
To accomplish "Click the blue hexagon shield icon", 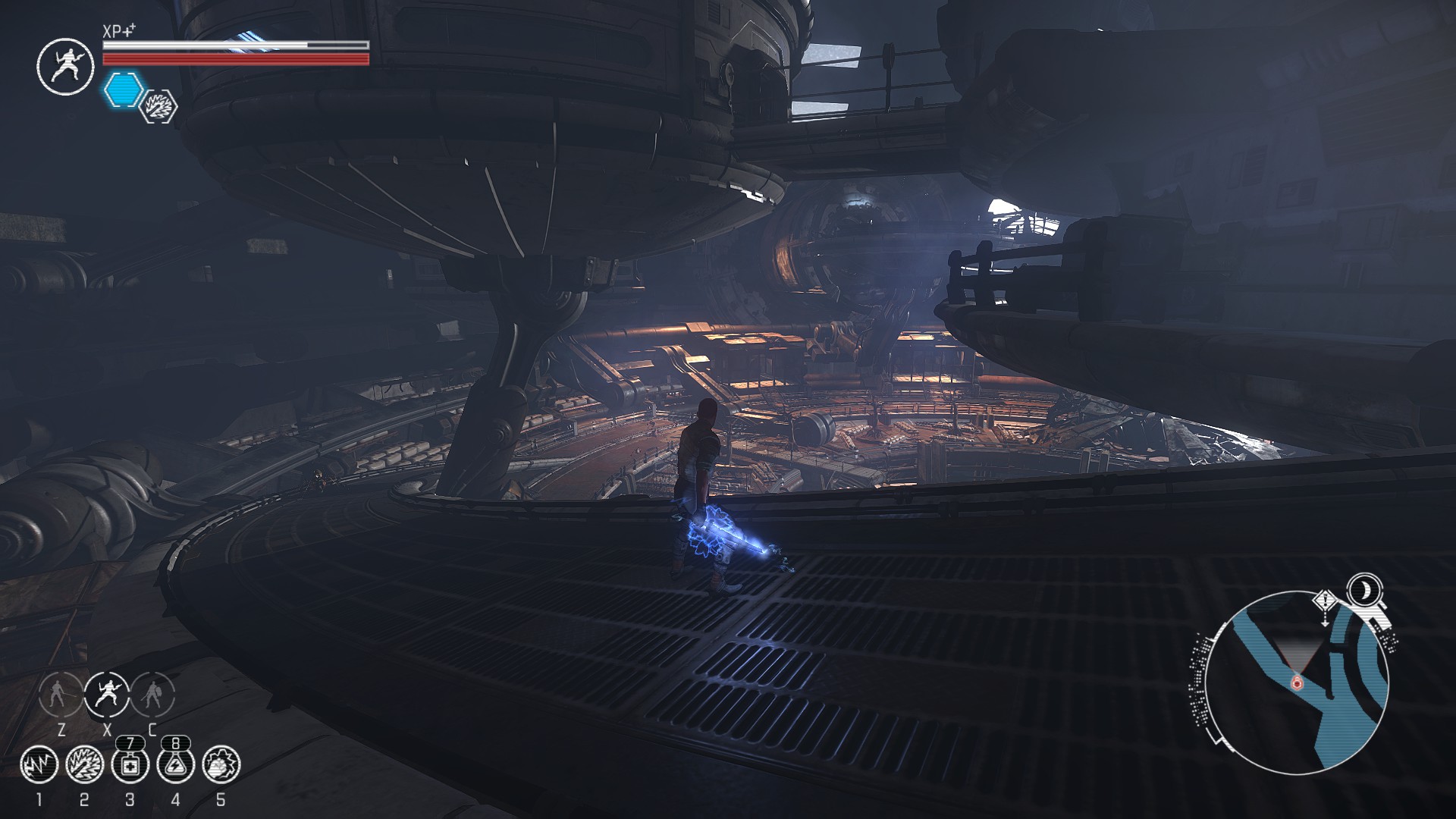I will 124,89.
